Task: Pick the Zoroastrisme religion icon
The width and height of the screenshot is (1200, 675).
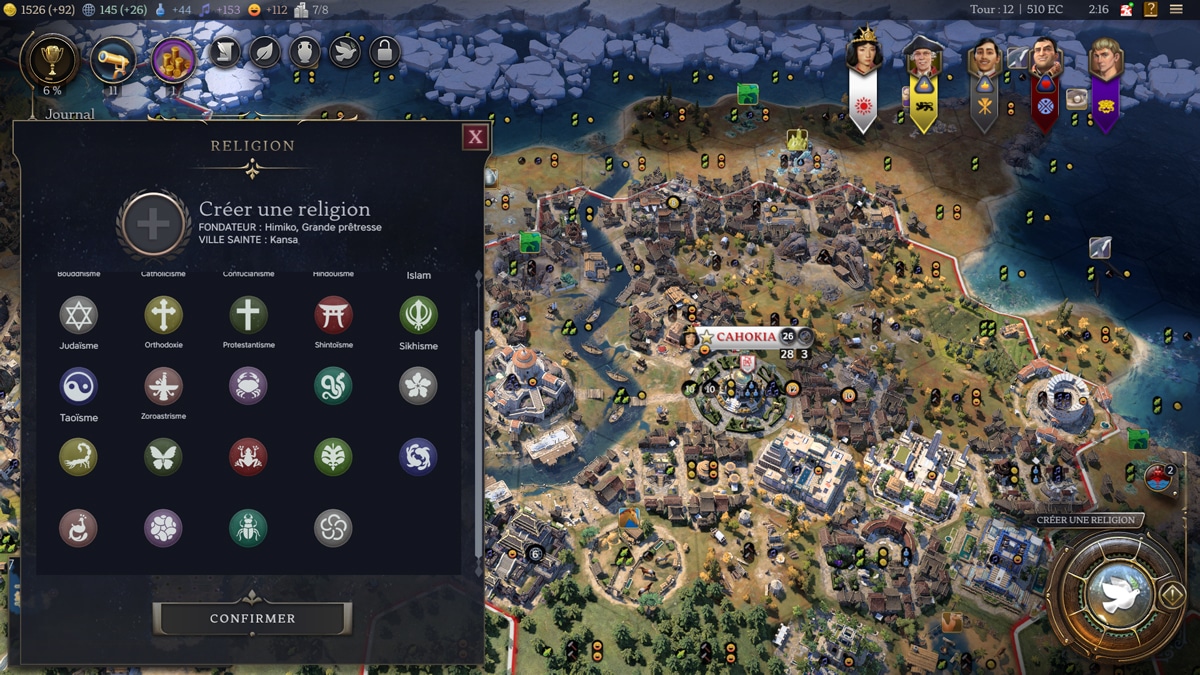Action: click(x=163, y=386)
